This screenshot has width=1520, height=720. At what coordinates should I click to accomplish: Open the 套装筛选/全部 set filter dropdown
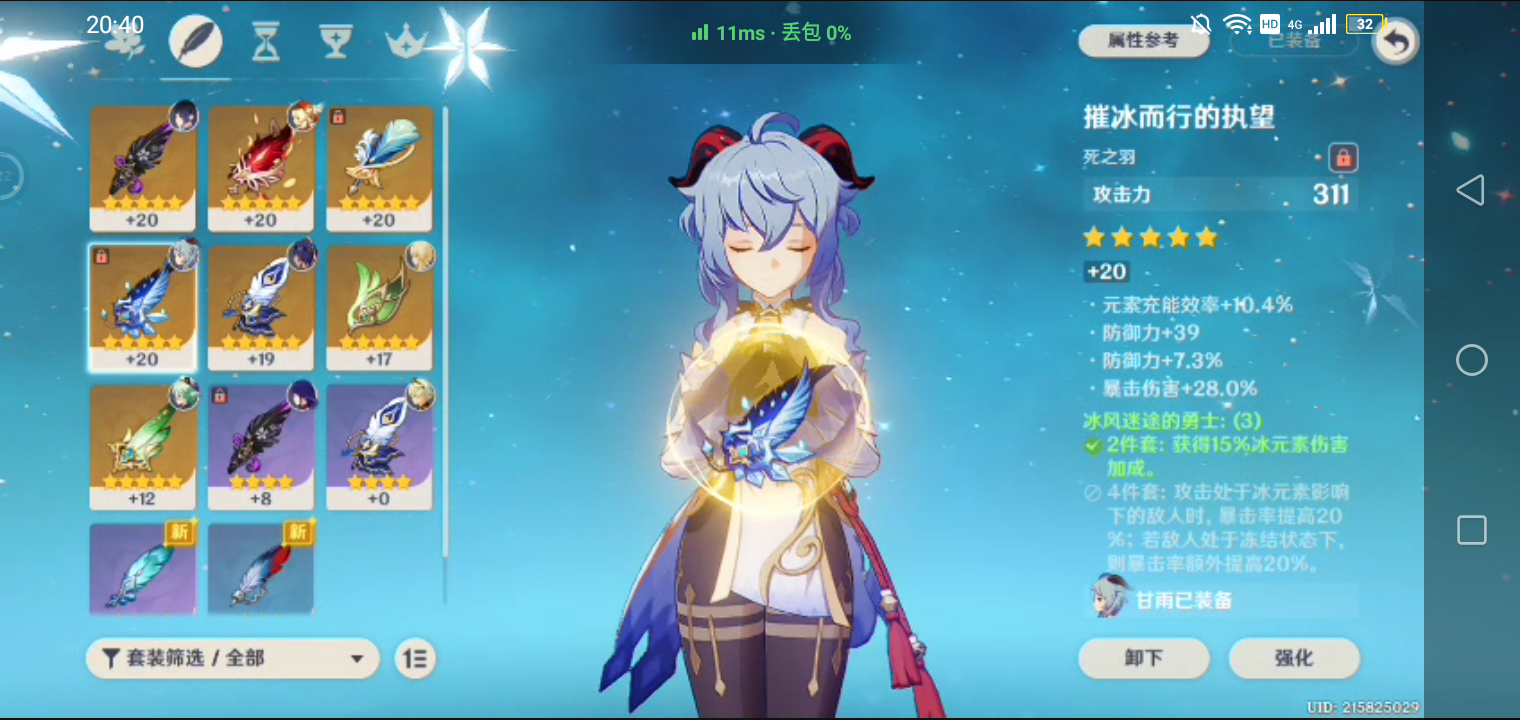pos(230,658)
